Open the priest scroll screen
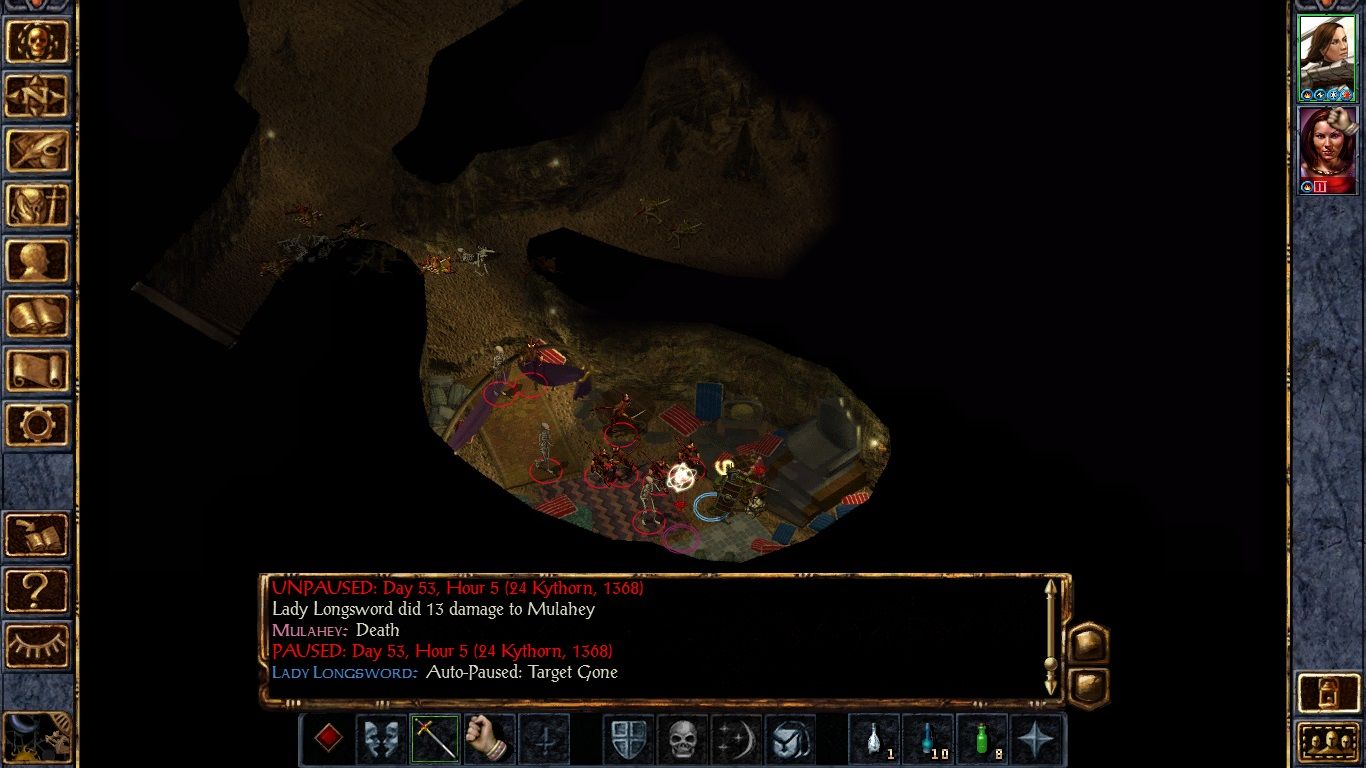Viewport: 1366px width, 768px height. (38, 370)
